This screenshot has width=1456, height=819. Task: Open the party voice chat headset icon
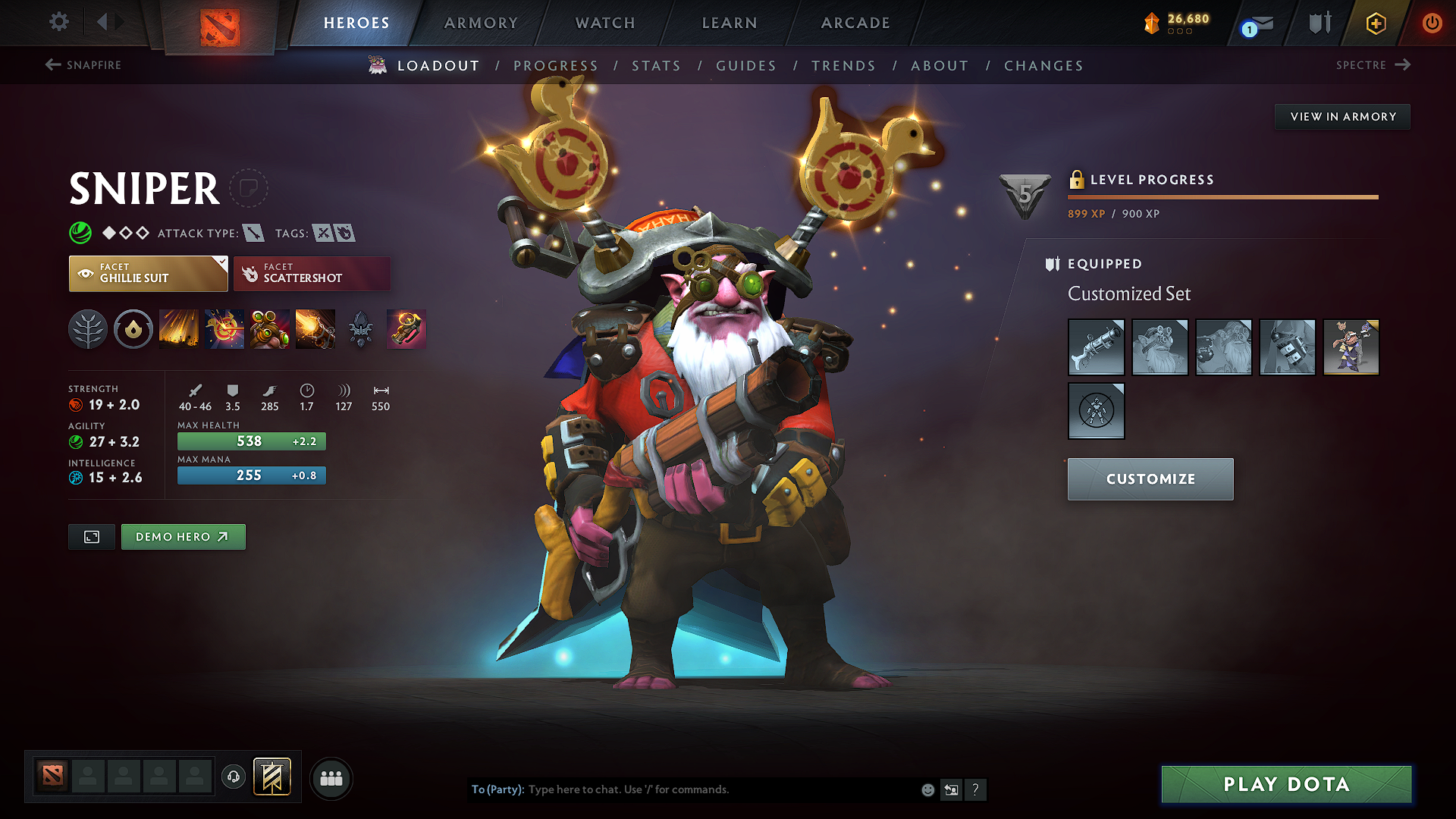click(233, 778)
